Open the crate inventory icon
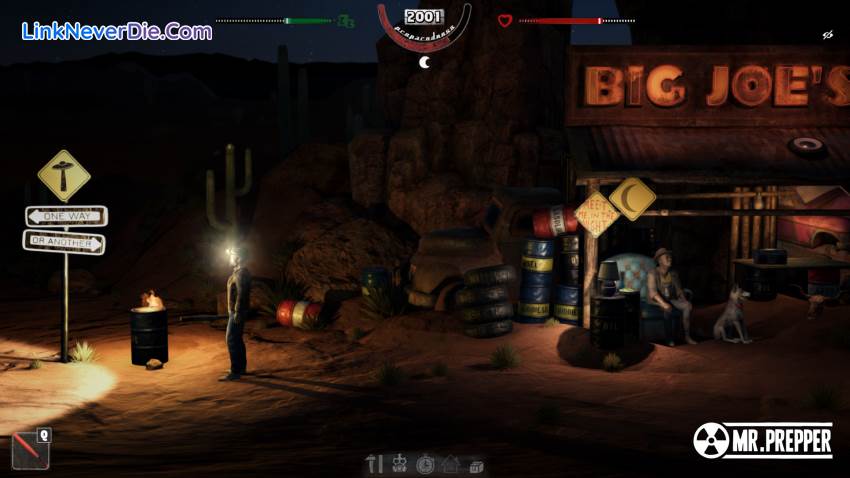The image size is (850, 478). pos(476,465)
